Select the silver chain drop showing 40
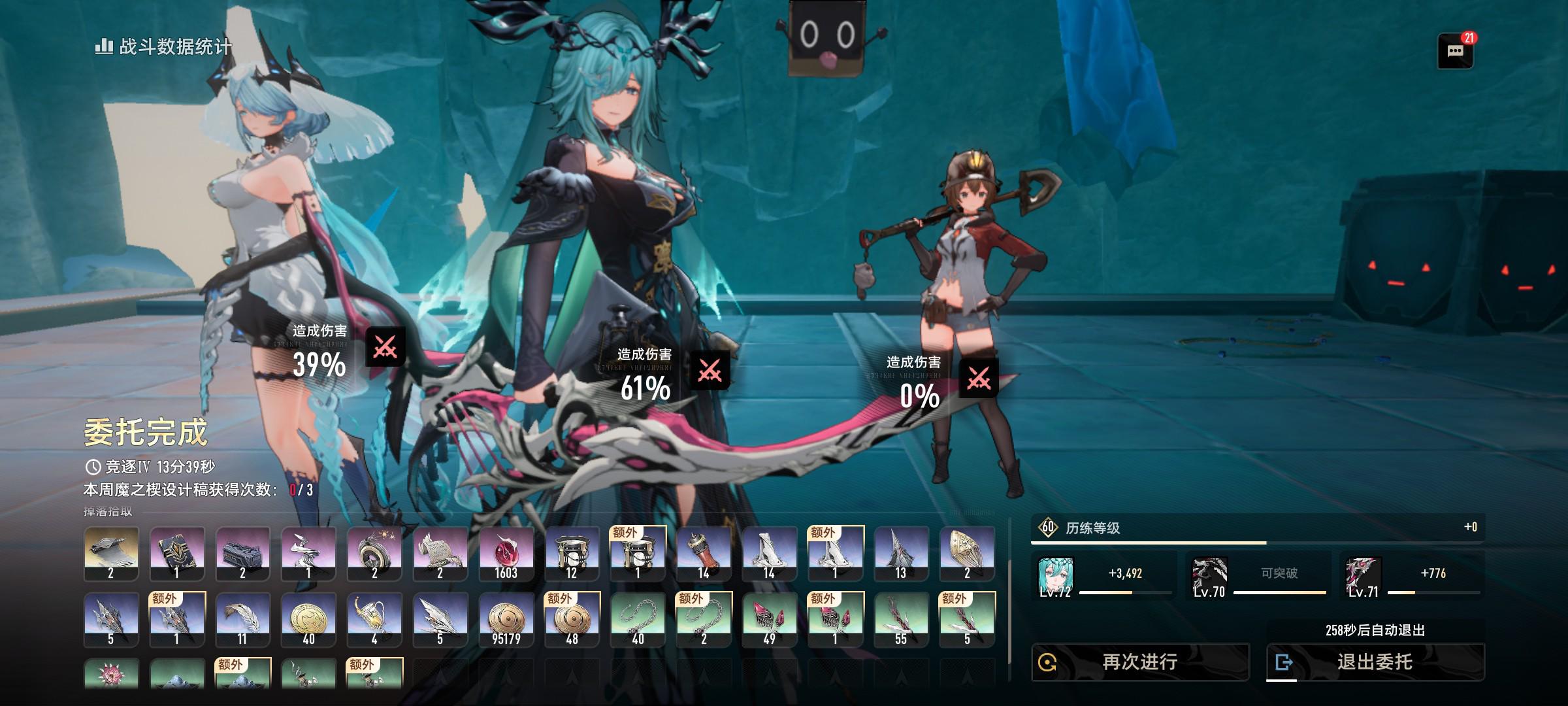This screenshot has height=706, width=1568. [638, 620]
